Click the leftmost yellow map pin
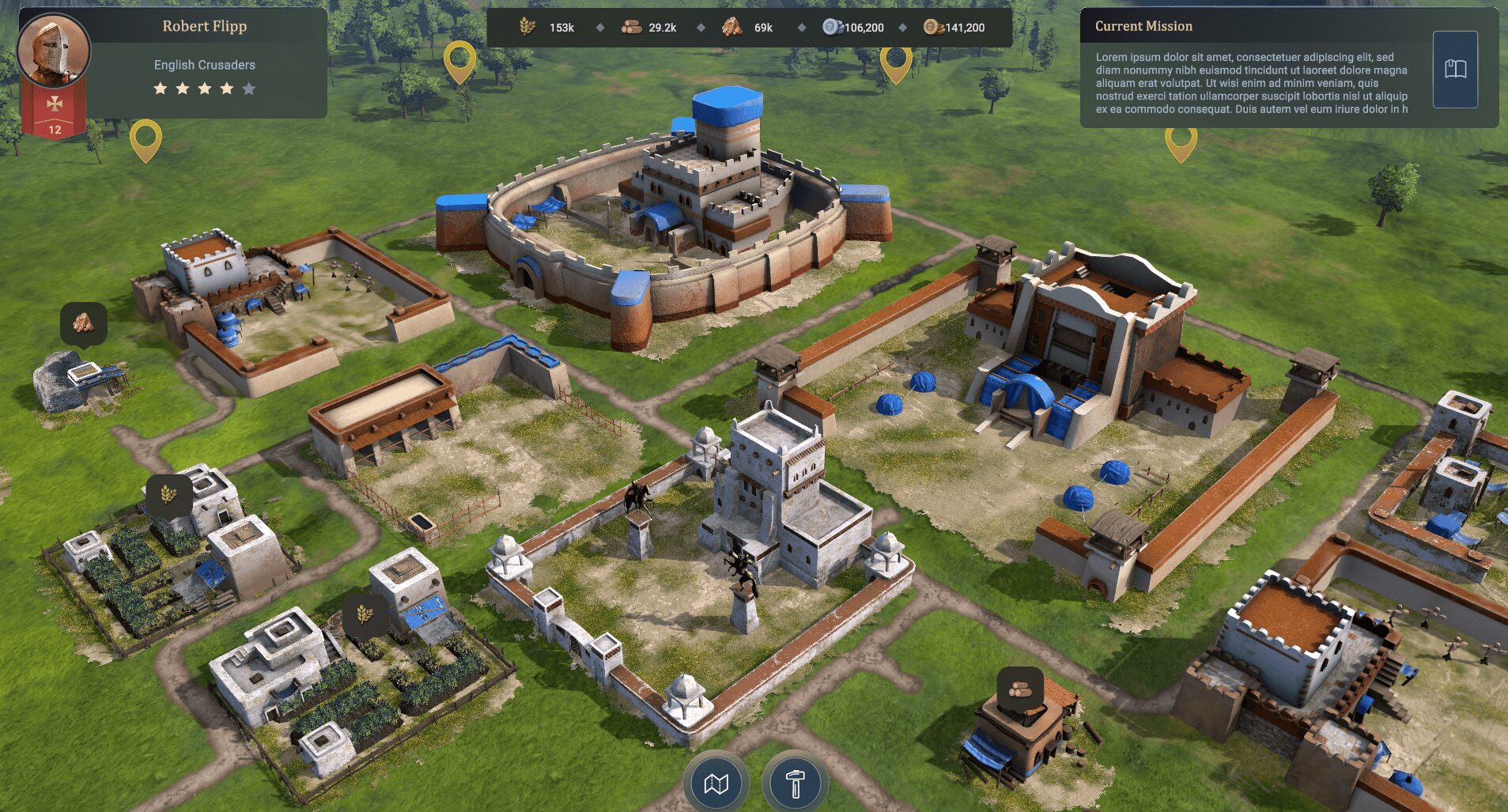Screen dimensions: 1508x812 click(x=145, y=138)
